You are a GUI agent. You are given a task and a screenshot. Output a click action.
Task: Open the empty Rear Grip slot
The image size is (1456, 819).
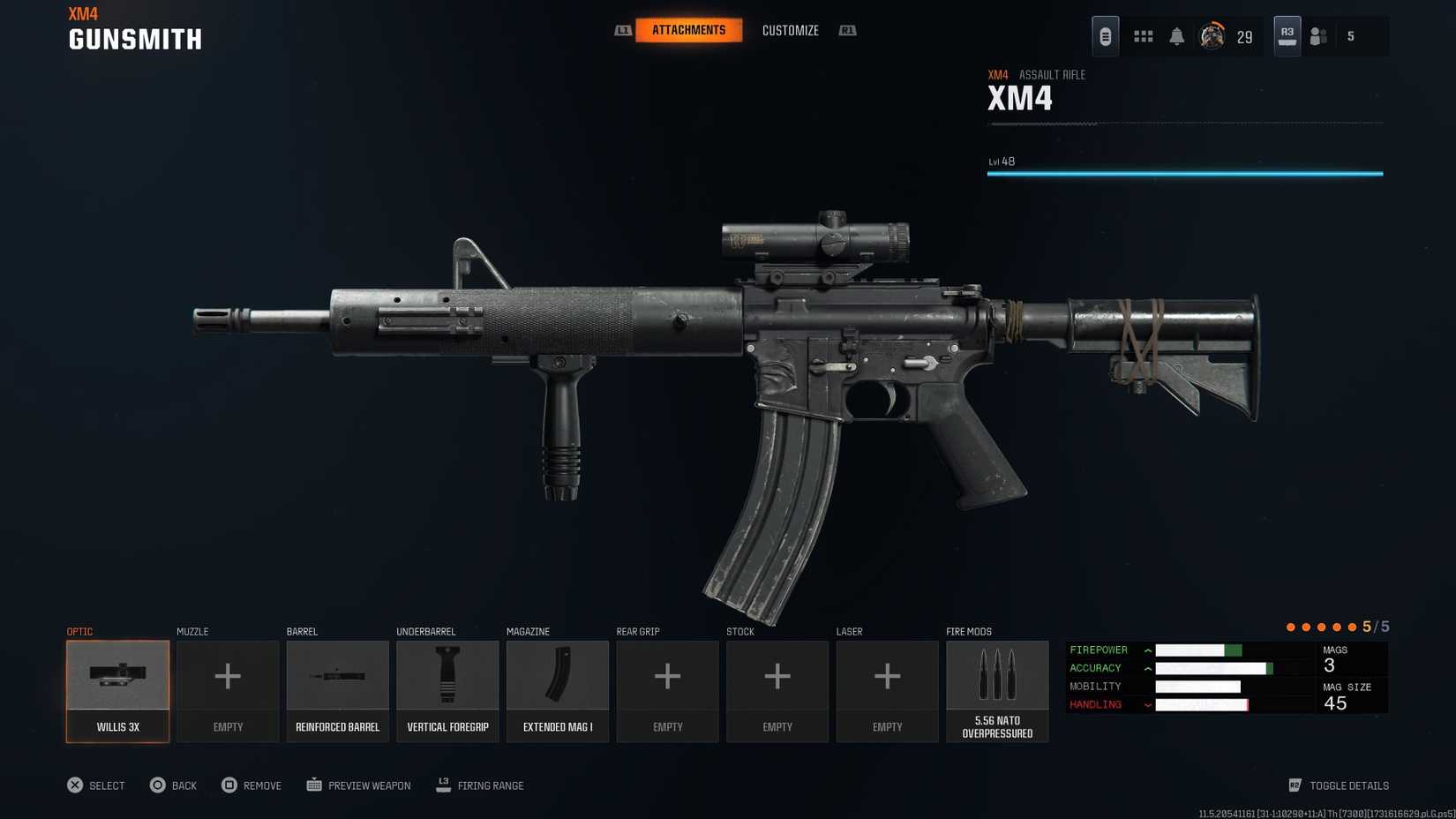(667, 691)
